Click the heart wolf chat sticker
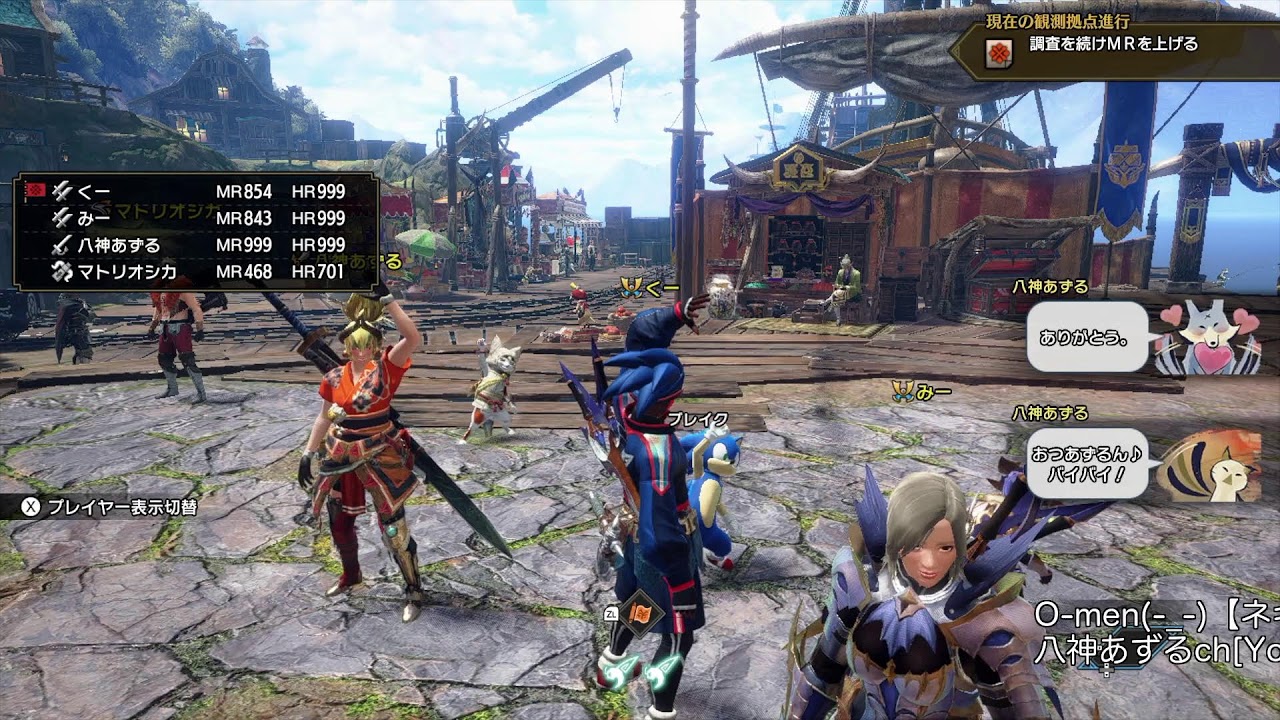This screenshot has height=720, width=1280. 1209,338
